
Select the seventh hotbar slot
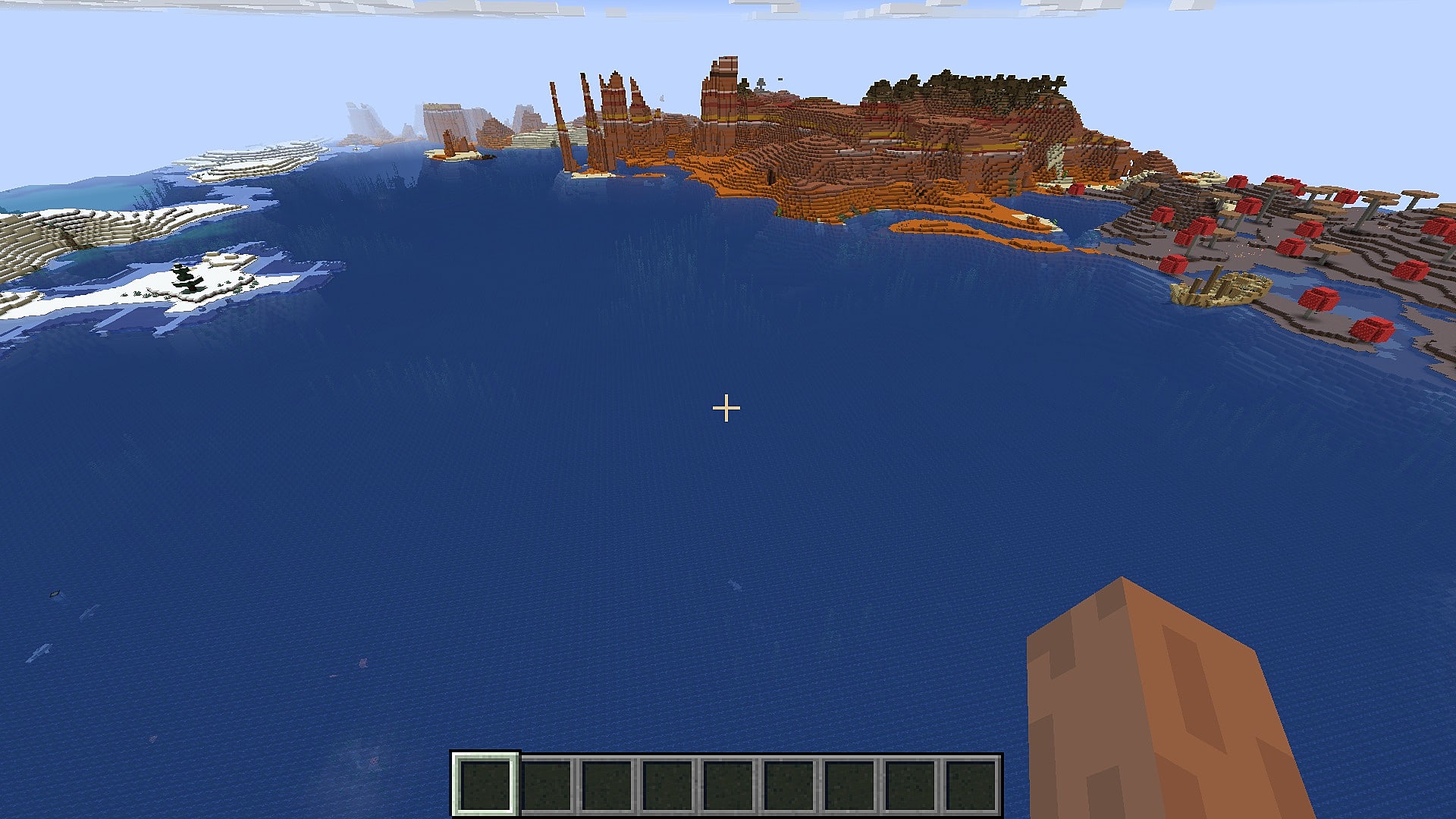(x=849, y=781)
